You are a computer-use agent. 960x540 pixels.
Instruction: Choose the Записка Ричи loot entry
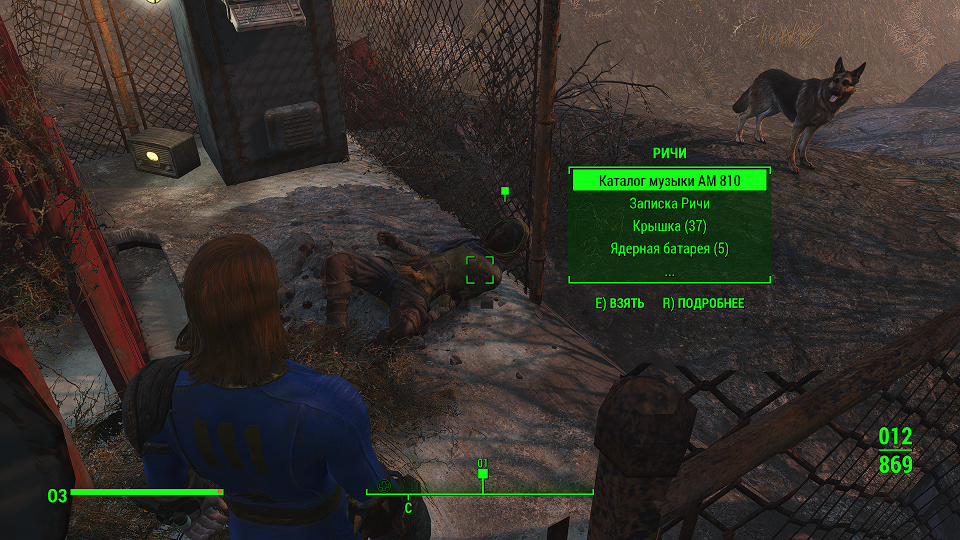coord(669,204)
